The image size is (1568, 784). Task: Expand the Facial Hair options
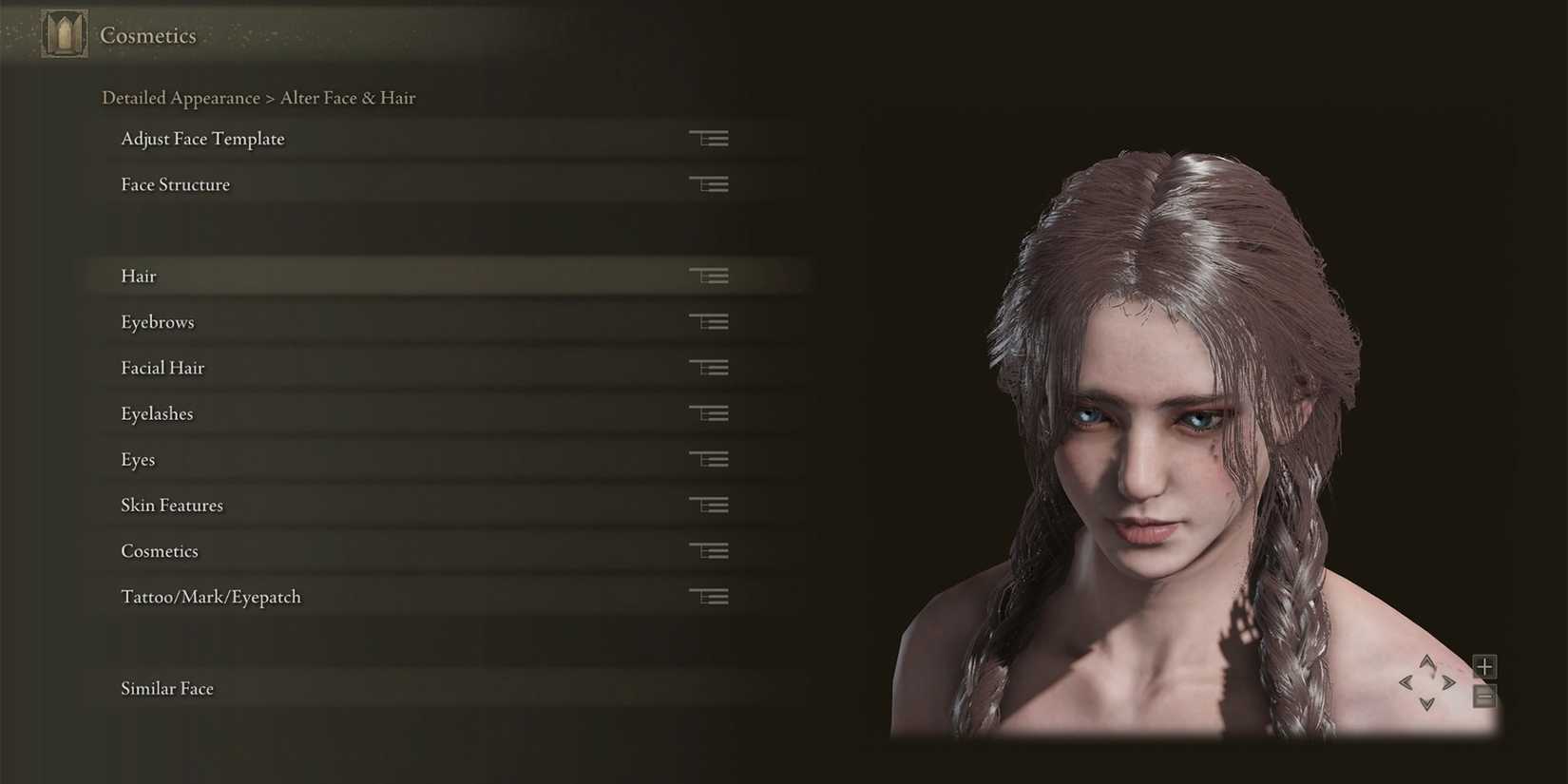pos(709,367)
